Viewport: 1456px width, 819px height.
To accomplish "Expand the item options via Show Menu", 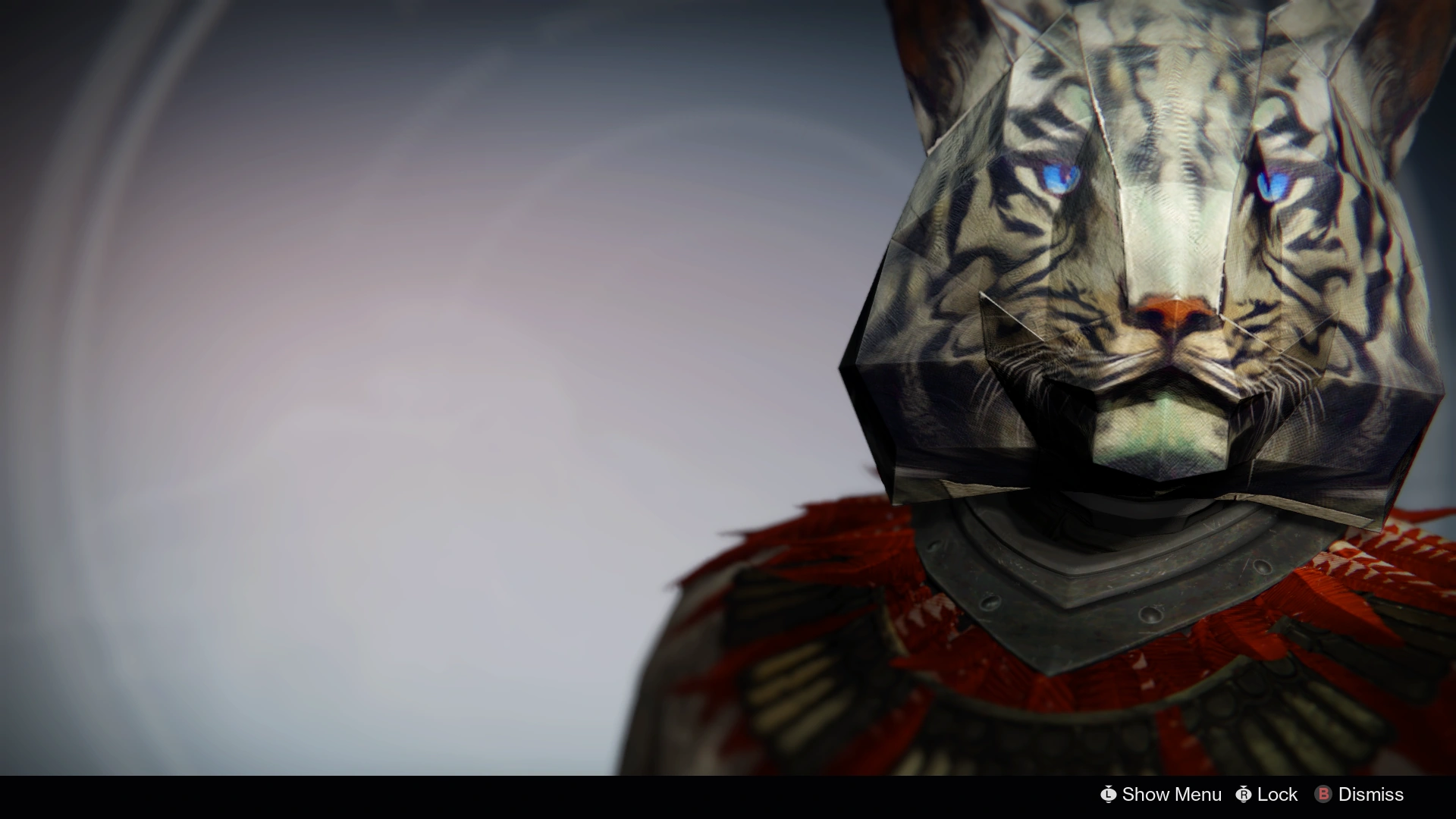I will click(1171, 795).
